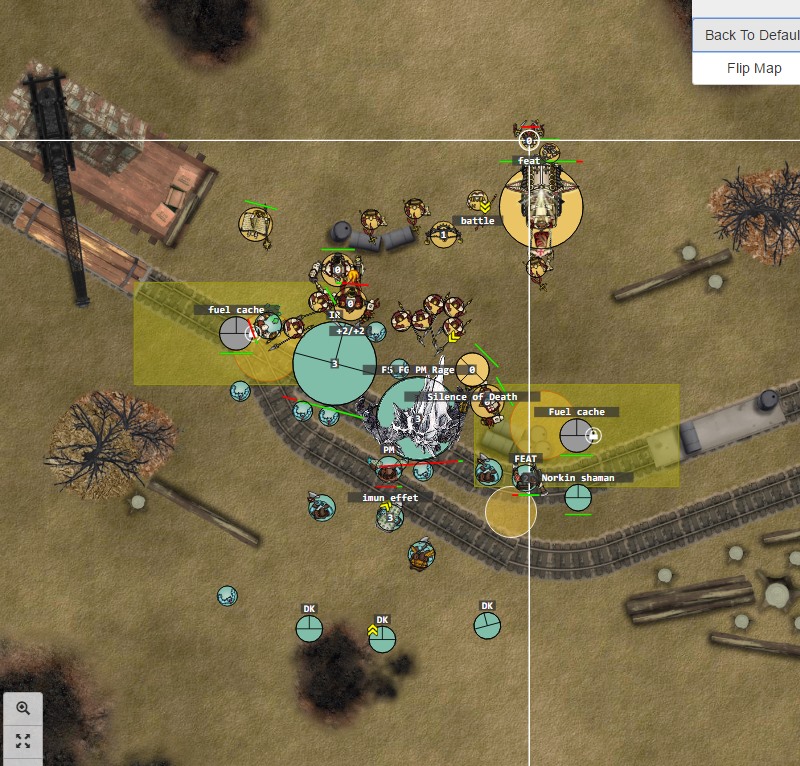Flip the map orientation
This screenshot has width=800, height=766.
[754, 68]
